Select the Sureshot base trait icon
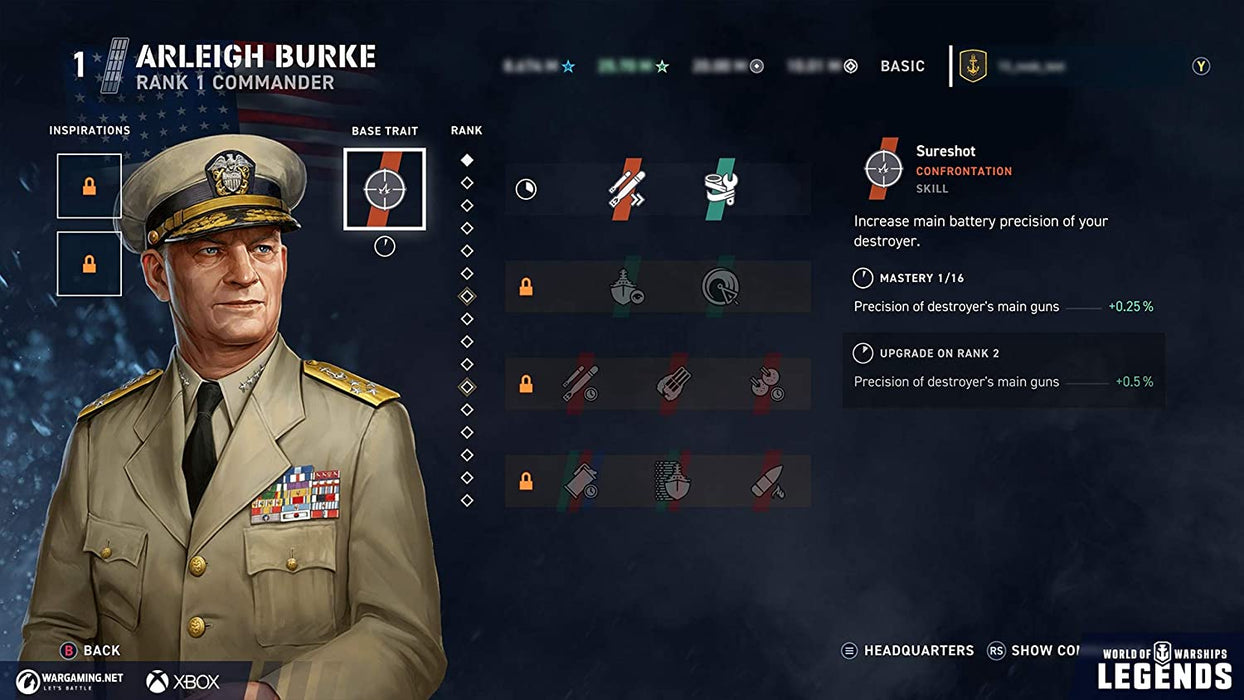 384,189
